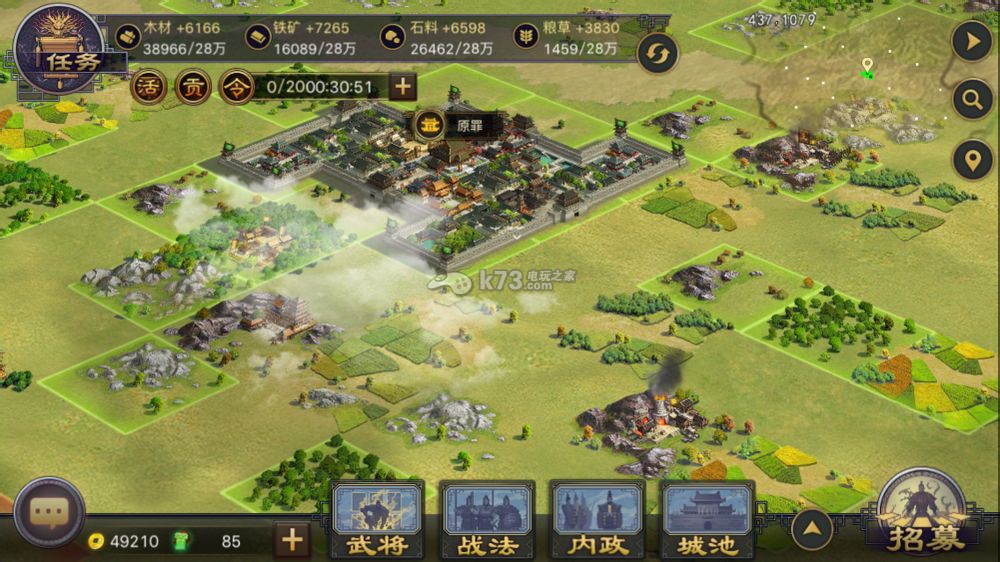
Task: Toggle the up-arrow expand button
Action: (813, 526)
